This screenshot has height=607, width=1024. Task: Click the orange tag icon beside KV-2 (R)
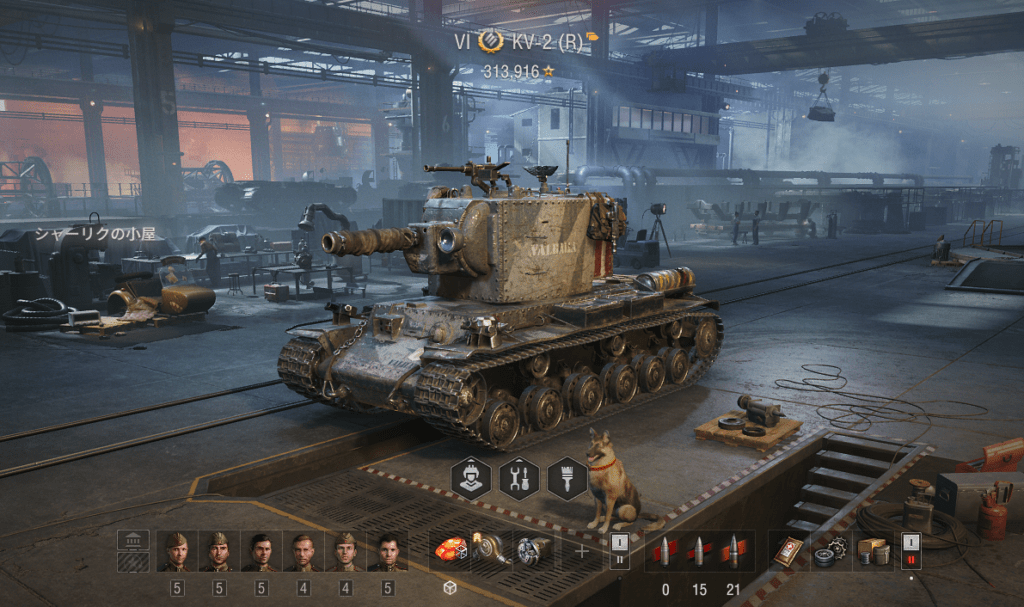(593, 38)
